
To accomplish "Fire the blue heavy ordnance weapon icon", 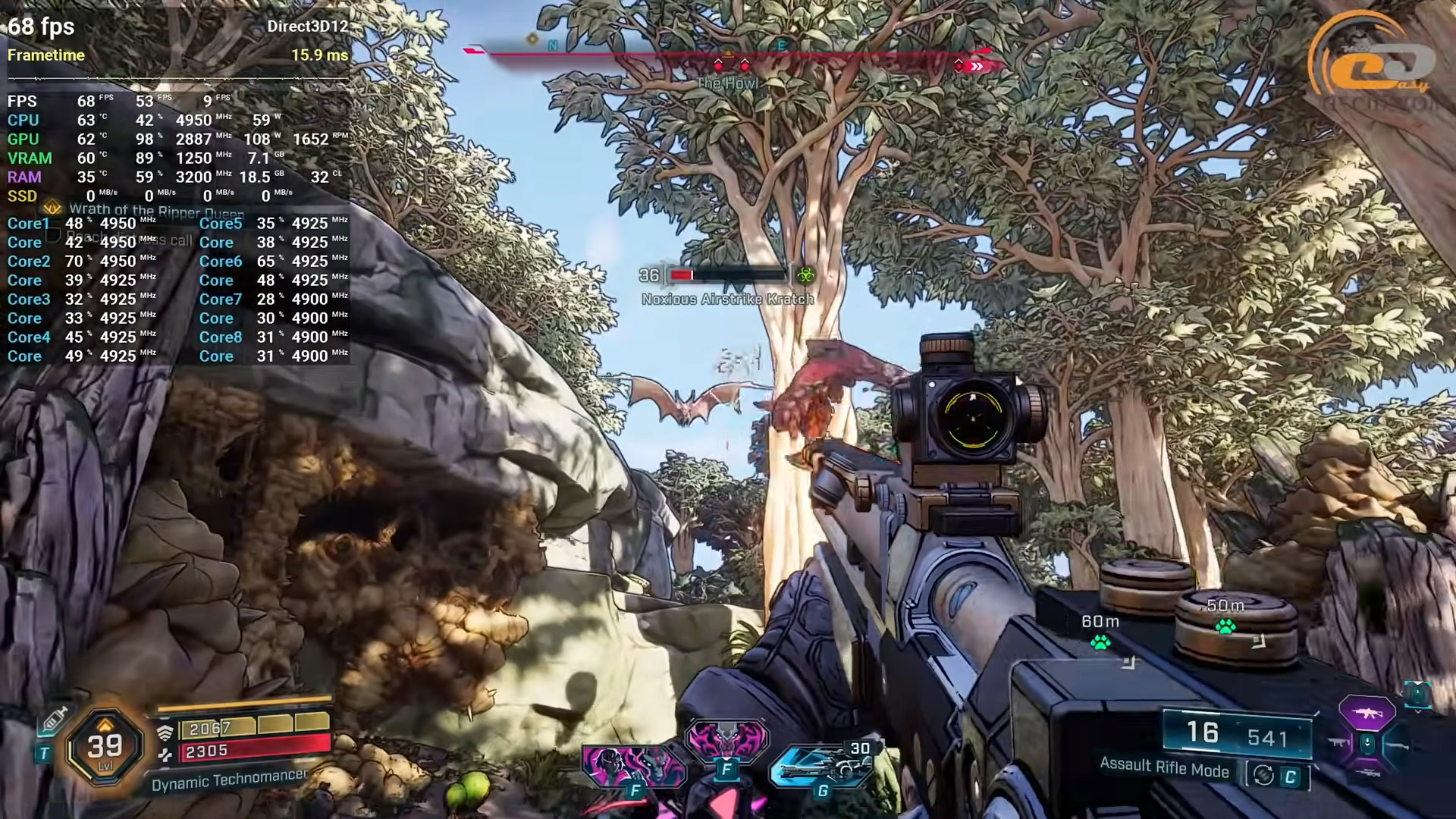I will pos(821,766).
